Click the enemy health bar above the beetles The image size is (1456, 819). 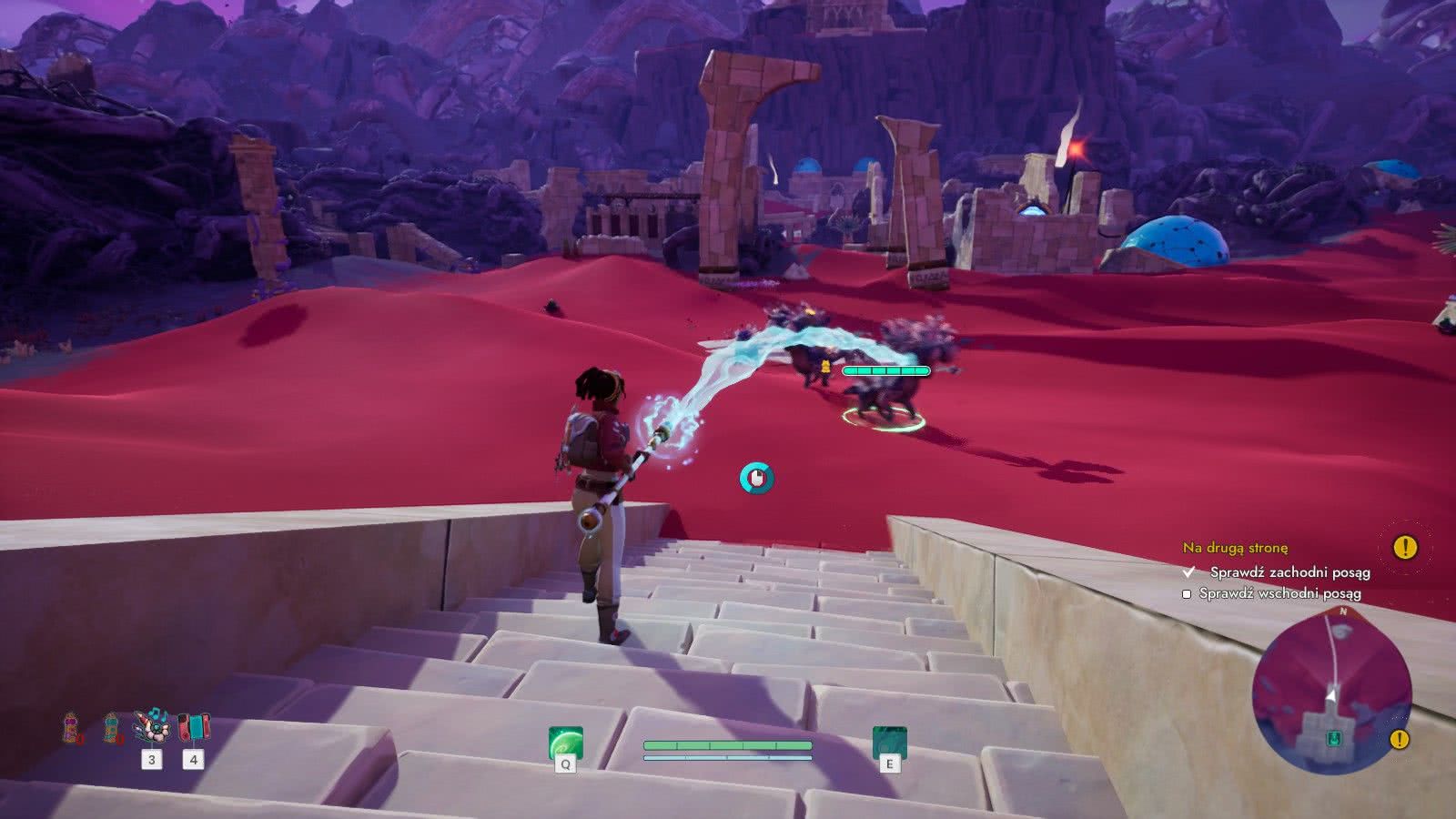(x=885, y=371)
